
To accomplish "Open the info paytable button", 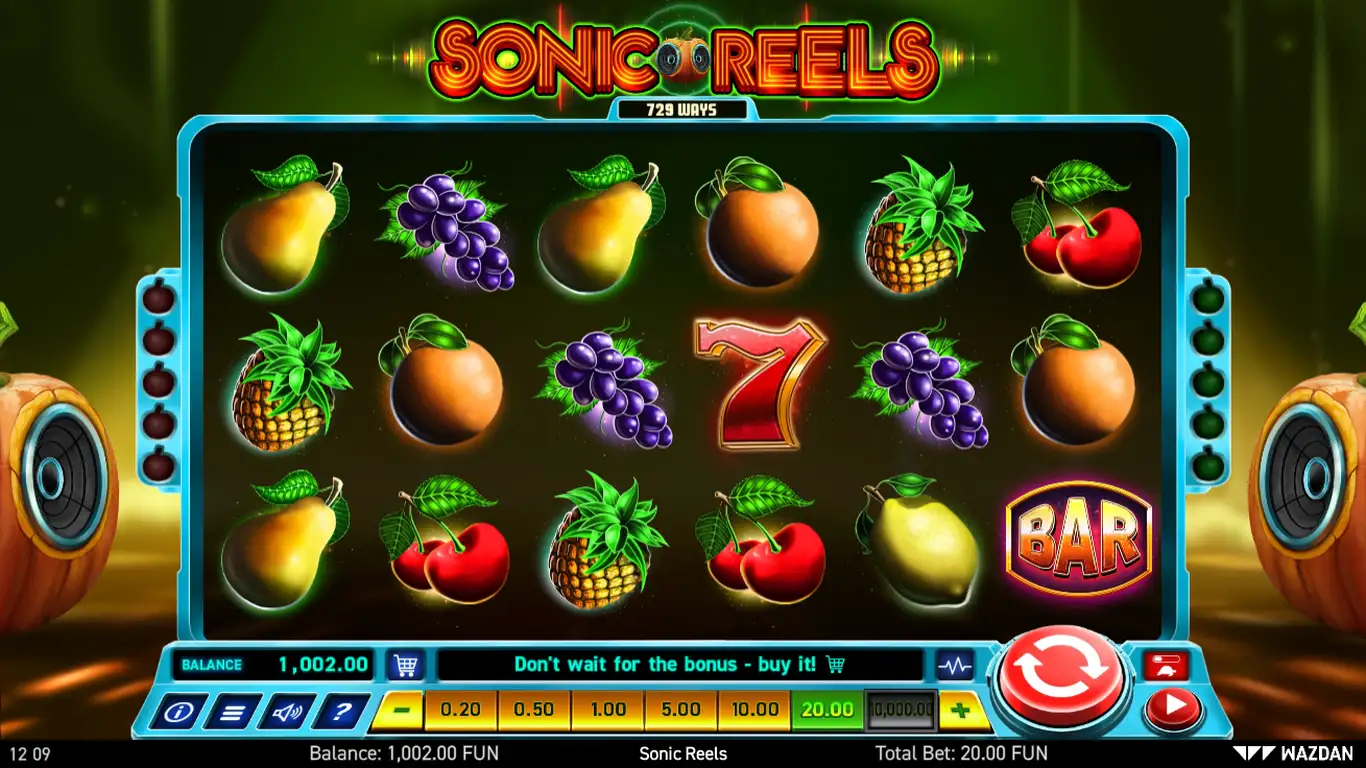I will [179, 712].
